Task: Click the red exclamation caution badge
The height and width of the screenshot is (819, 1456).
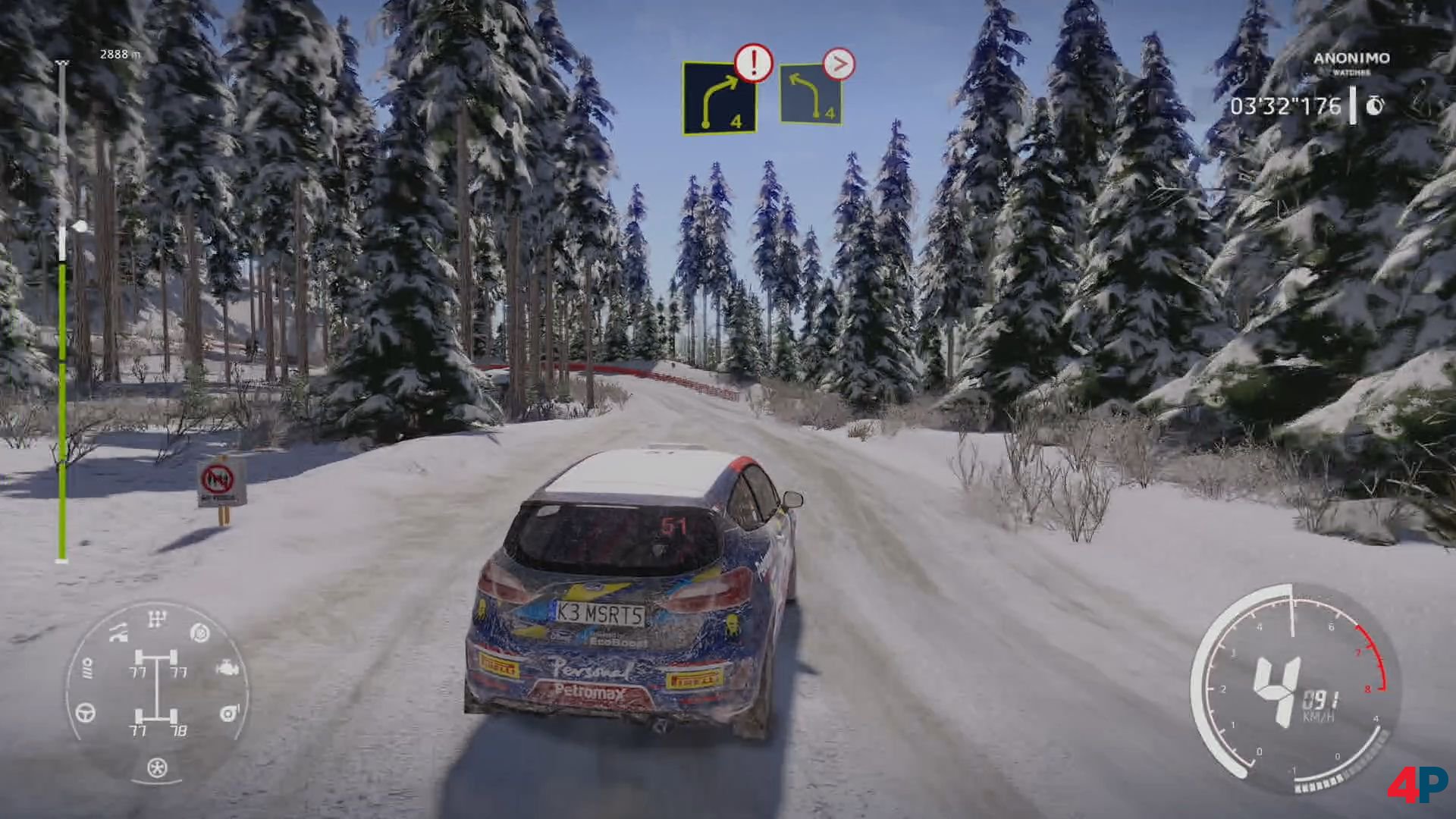Action: pos(753,63)
